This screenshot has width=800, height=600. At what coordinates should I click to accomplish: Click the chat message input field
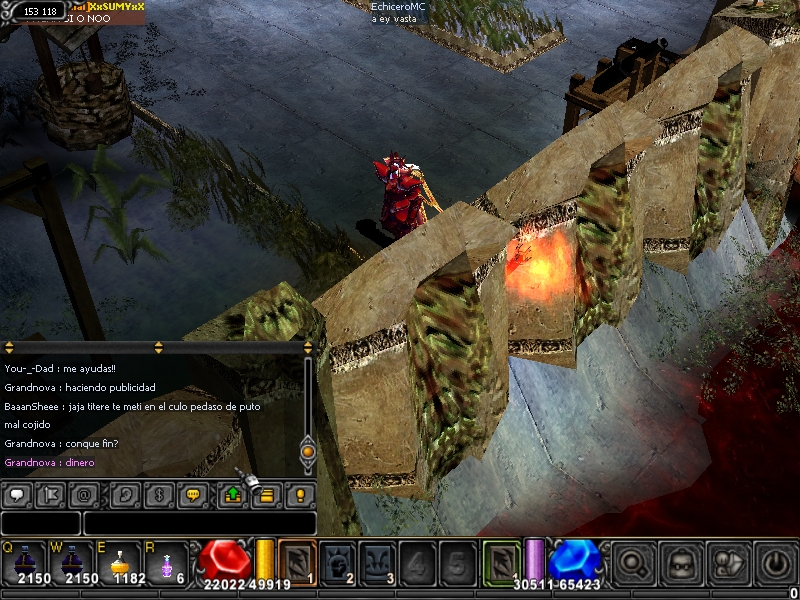tap(199, 523)
